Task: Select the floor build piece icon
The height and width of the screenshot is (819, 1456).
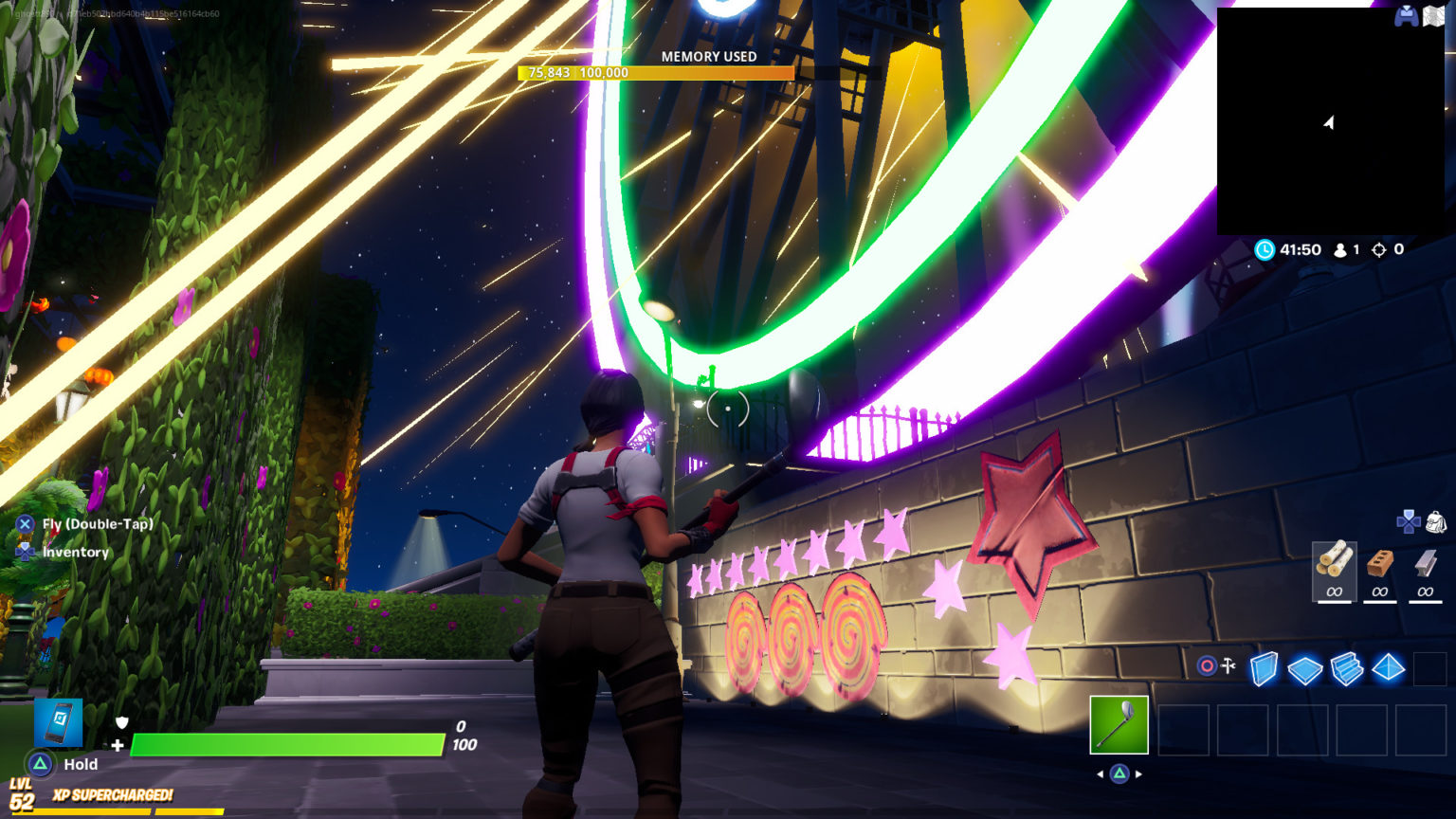Action: (1305, 668)
